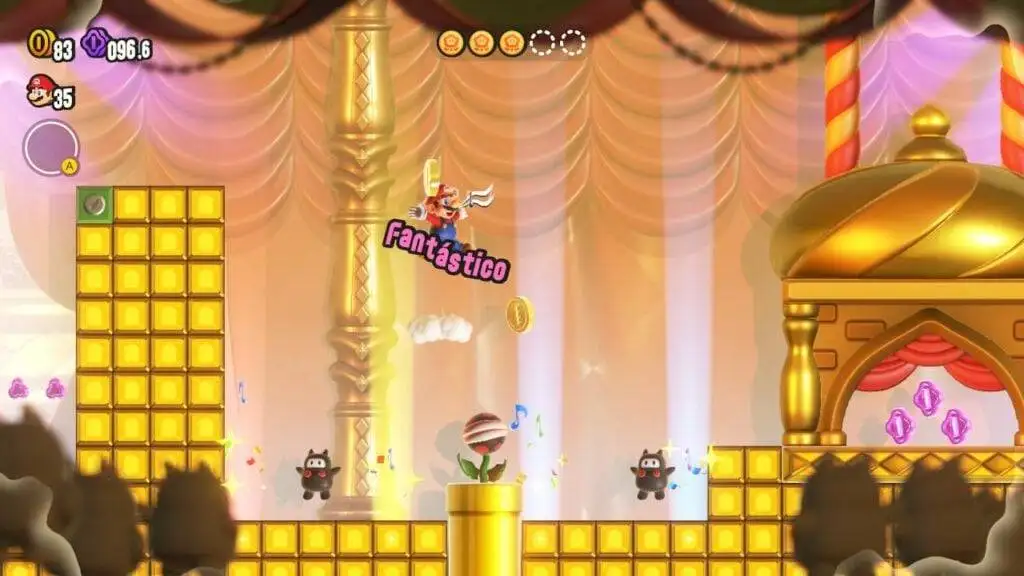The height and width of the screenshot is (576, 1024).
Task: Click the Mario head lives icon
Action: (x=38, y=93)
